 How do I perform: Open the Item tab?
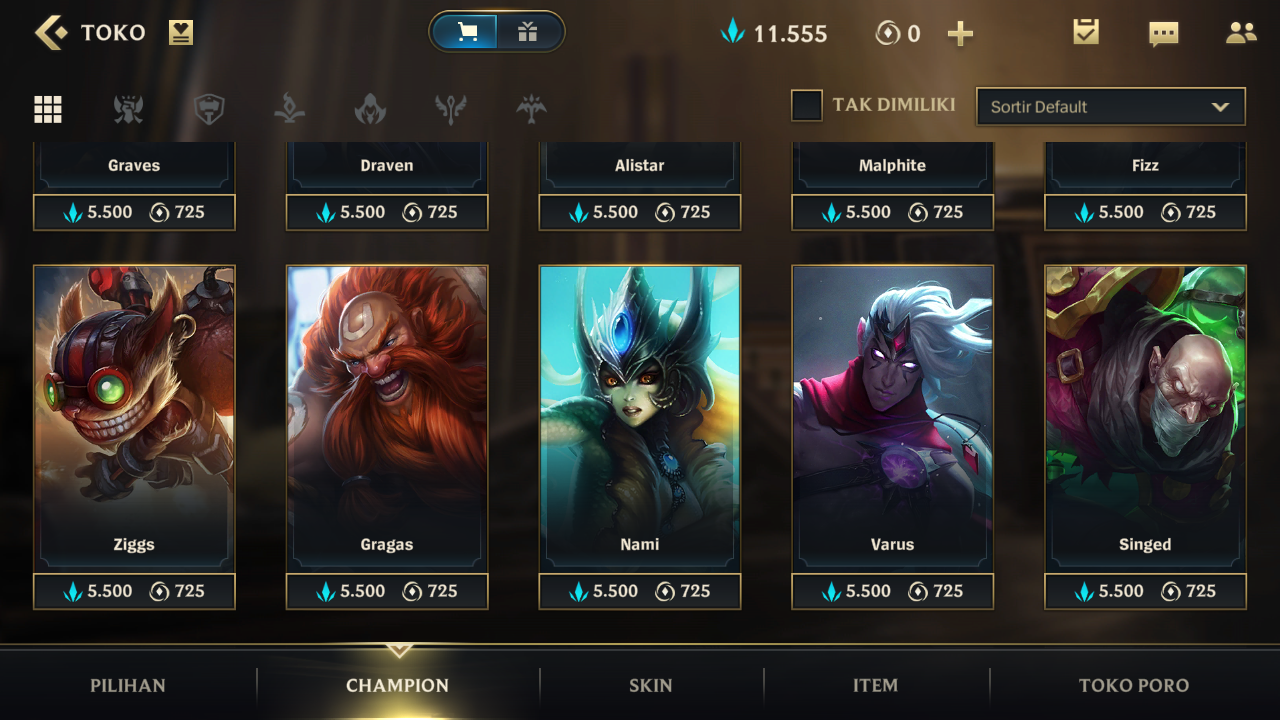coord(875,686)
